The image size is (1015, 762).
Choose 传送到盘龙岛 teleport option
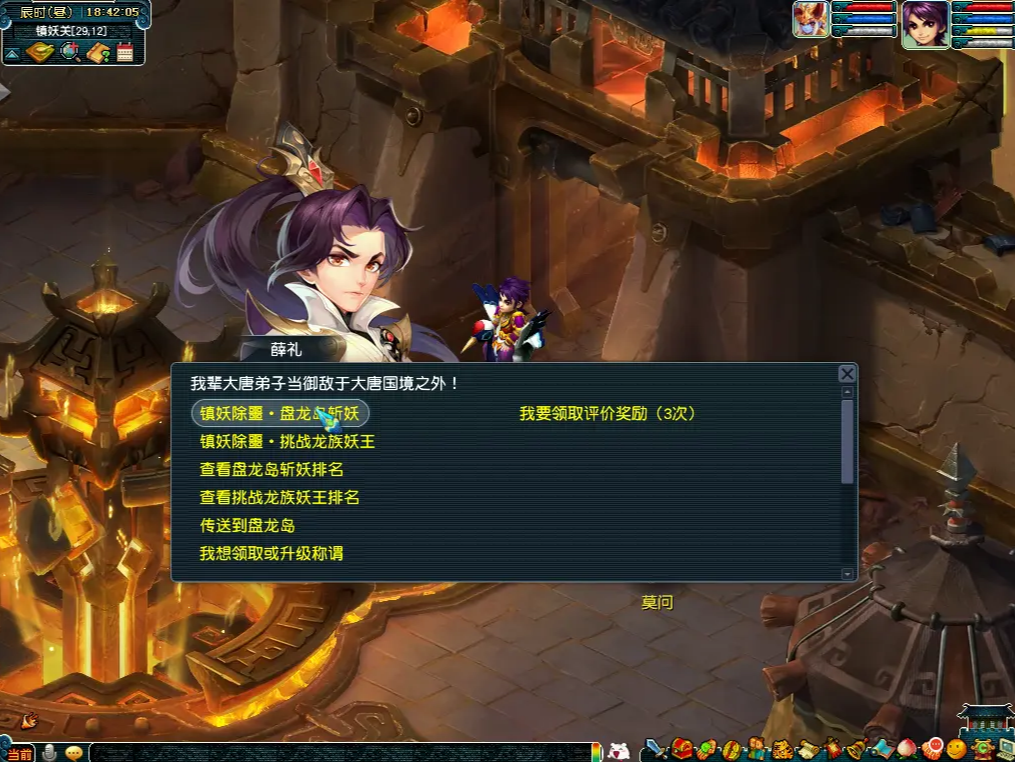247,525
